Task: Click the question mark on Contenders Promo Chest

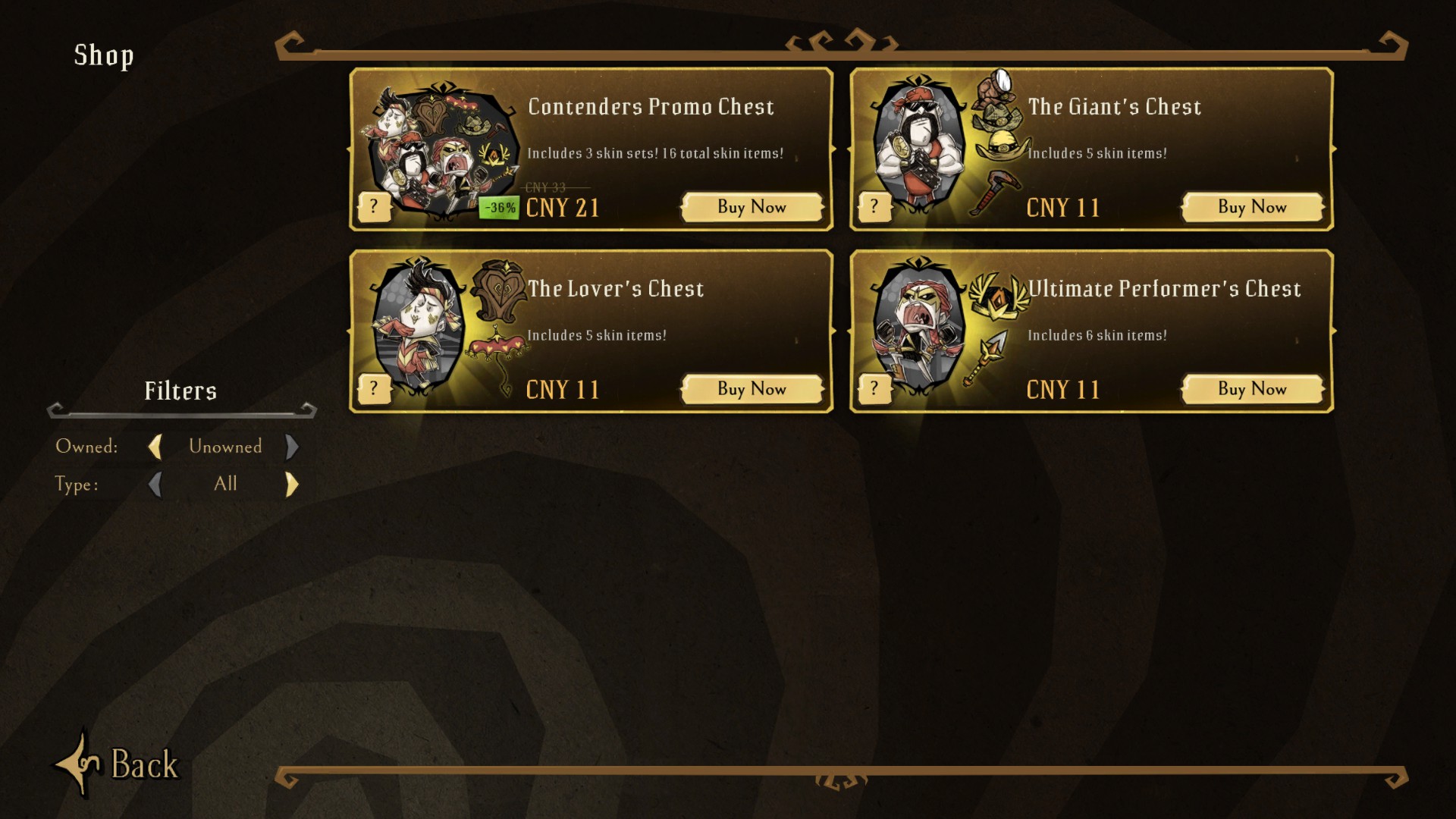Action: pyautogui.click(x=374, y=206)
